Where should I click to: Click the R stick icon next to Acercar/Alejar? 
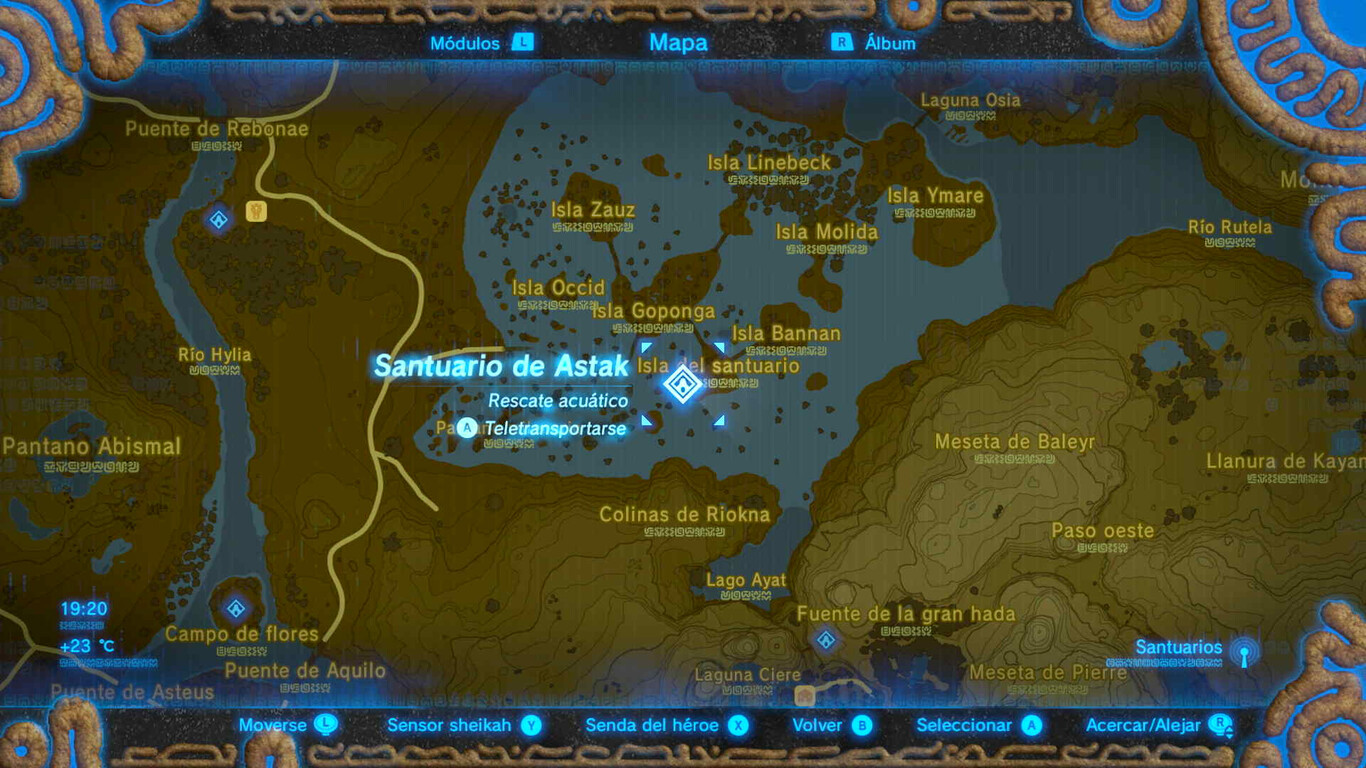click(x=1222, y=725)
